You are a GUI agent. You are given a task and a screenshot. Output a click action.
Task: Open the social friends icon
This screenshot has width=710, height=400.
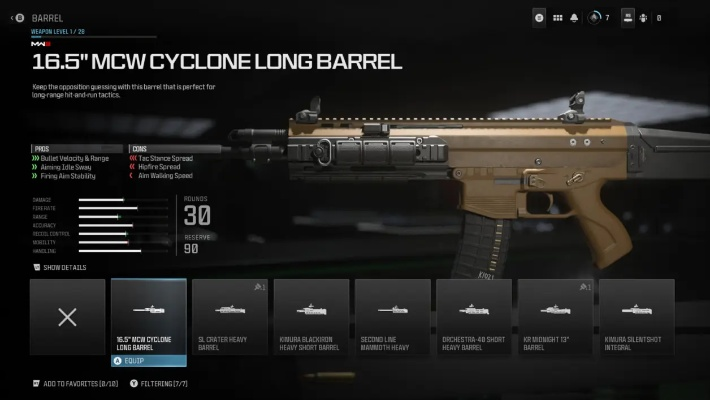coord(644,17)
